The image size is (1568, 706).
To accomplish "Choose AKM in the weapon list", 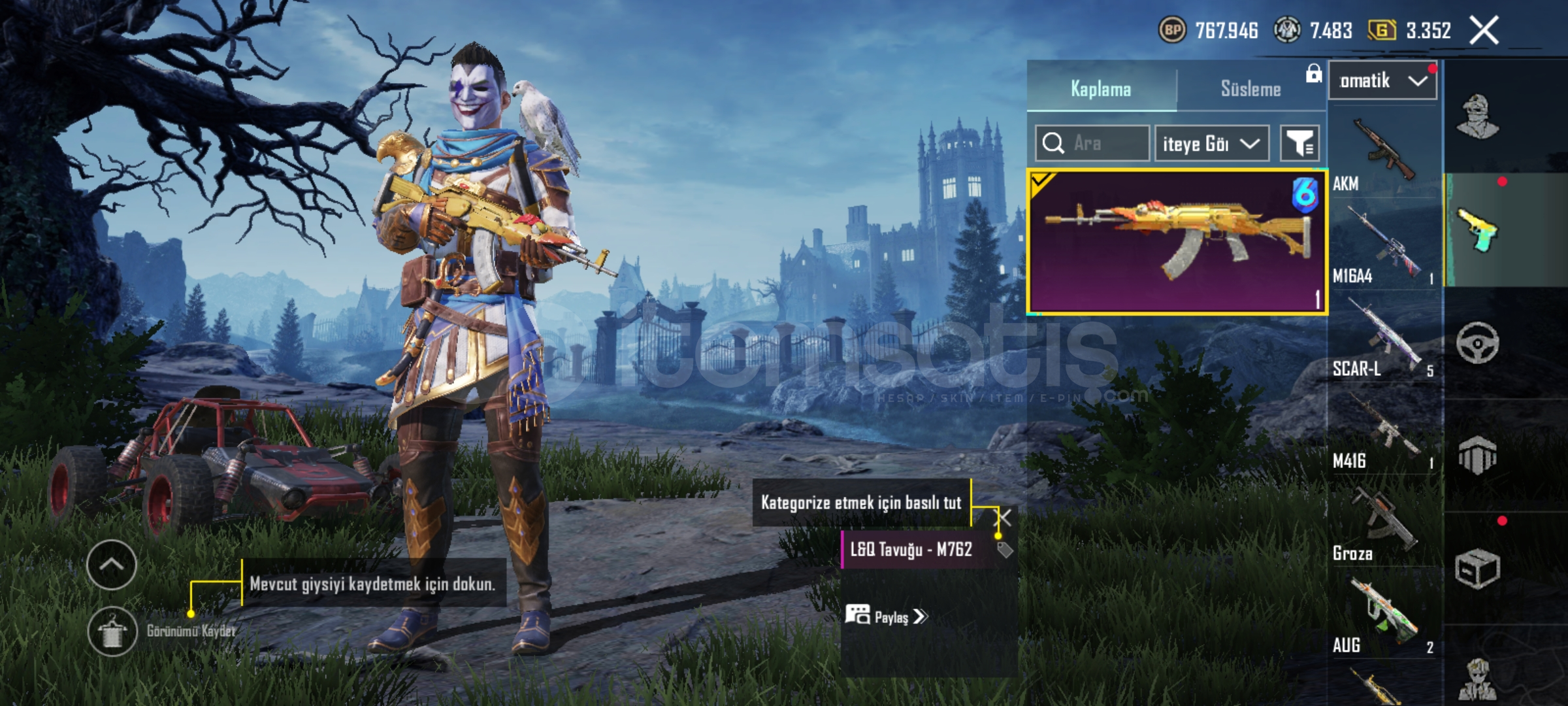I will (1383, 154).
